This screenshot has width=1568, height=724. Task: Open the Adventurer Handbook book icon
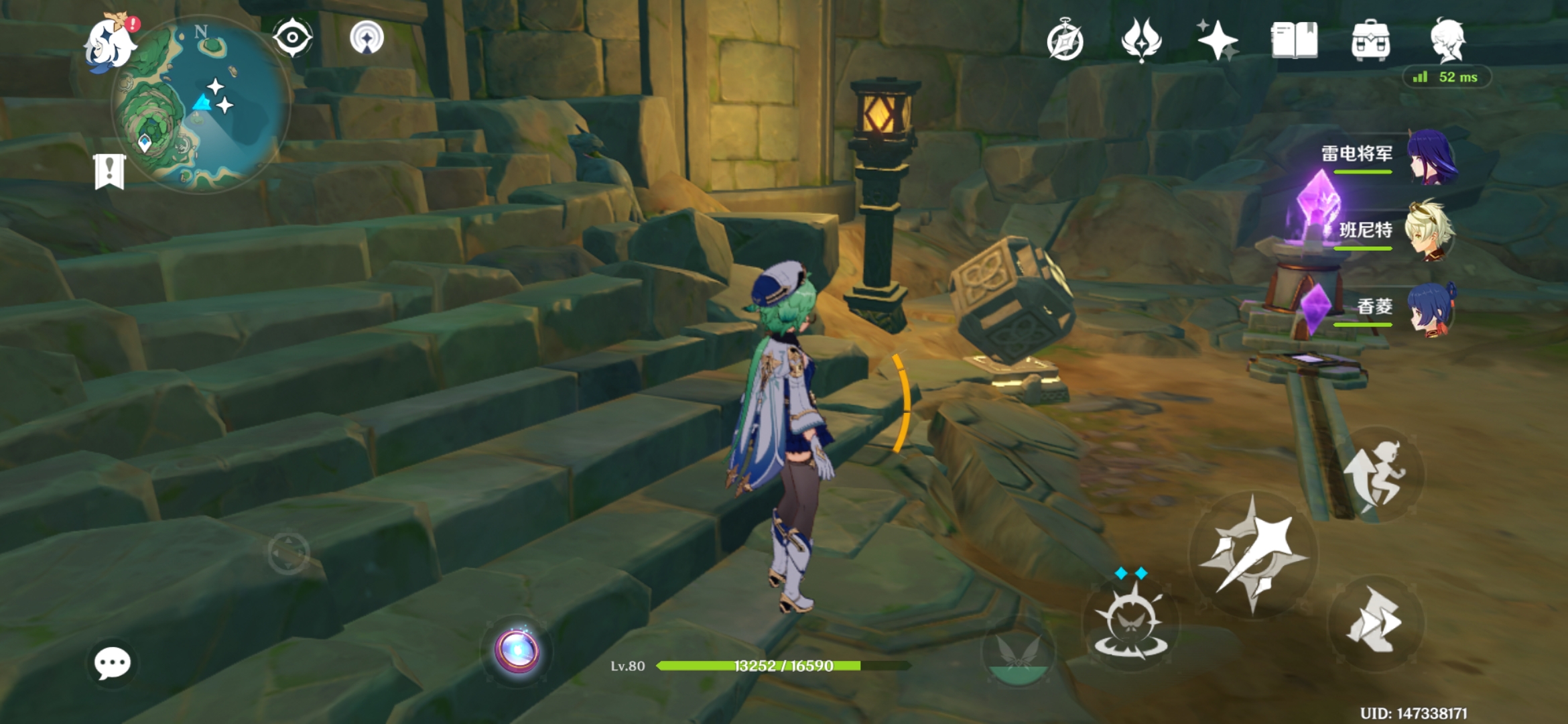point(1294,40)
